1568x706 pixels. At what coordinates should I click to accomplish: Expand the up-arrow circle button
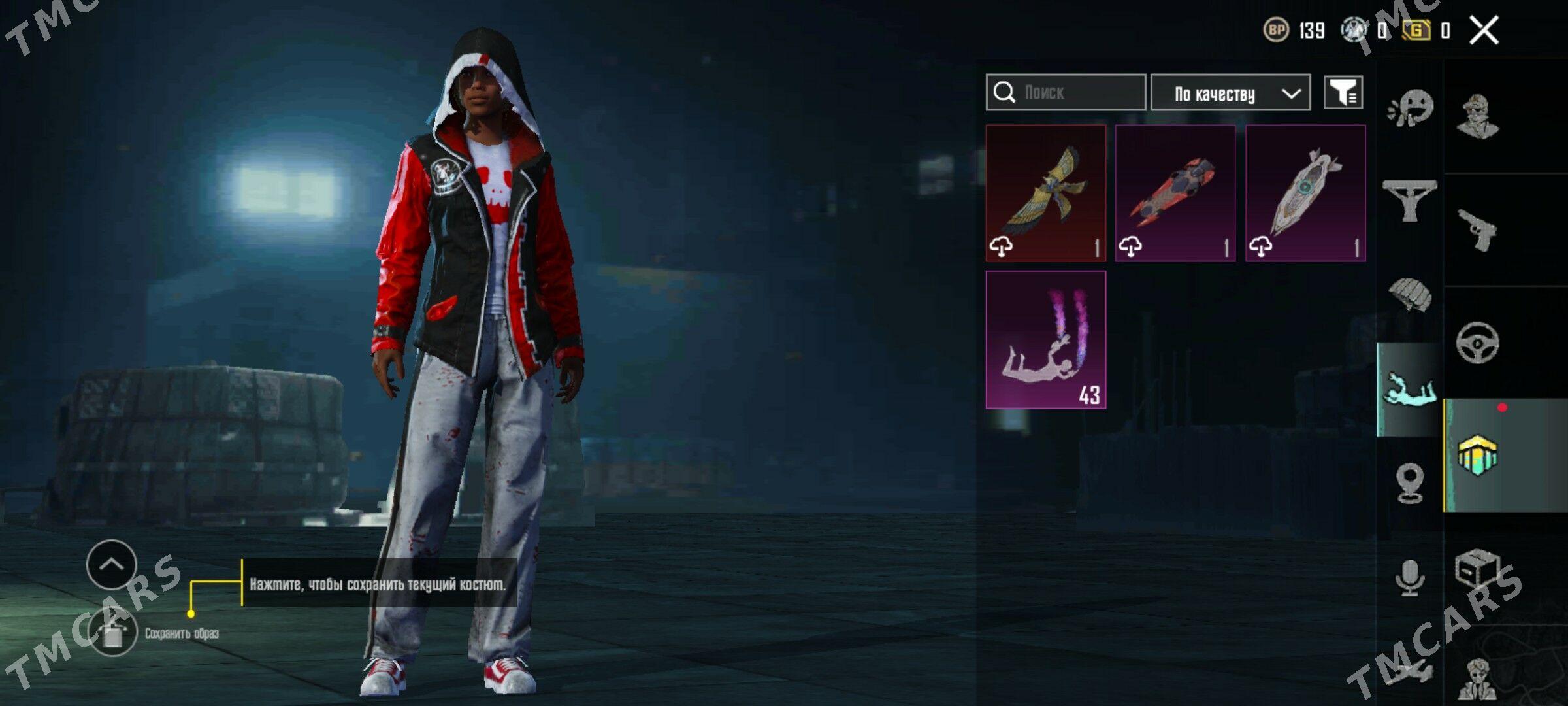pos(112,564)
